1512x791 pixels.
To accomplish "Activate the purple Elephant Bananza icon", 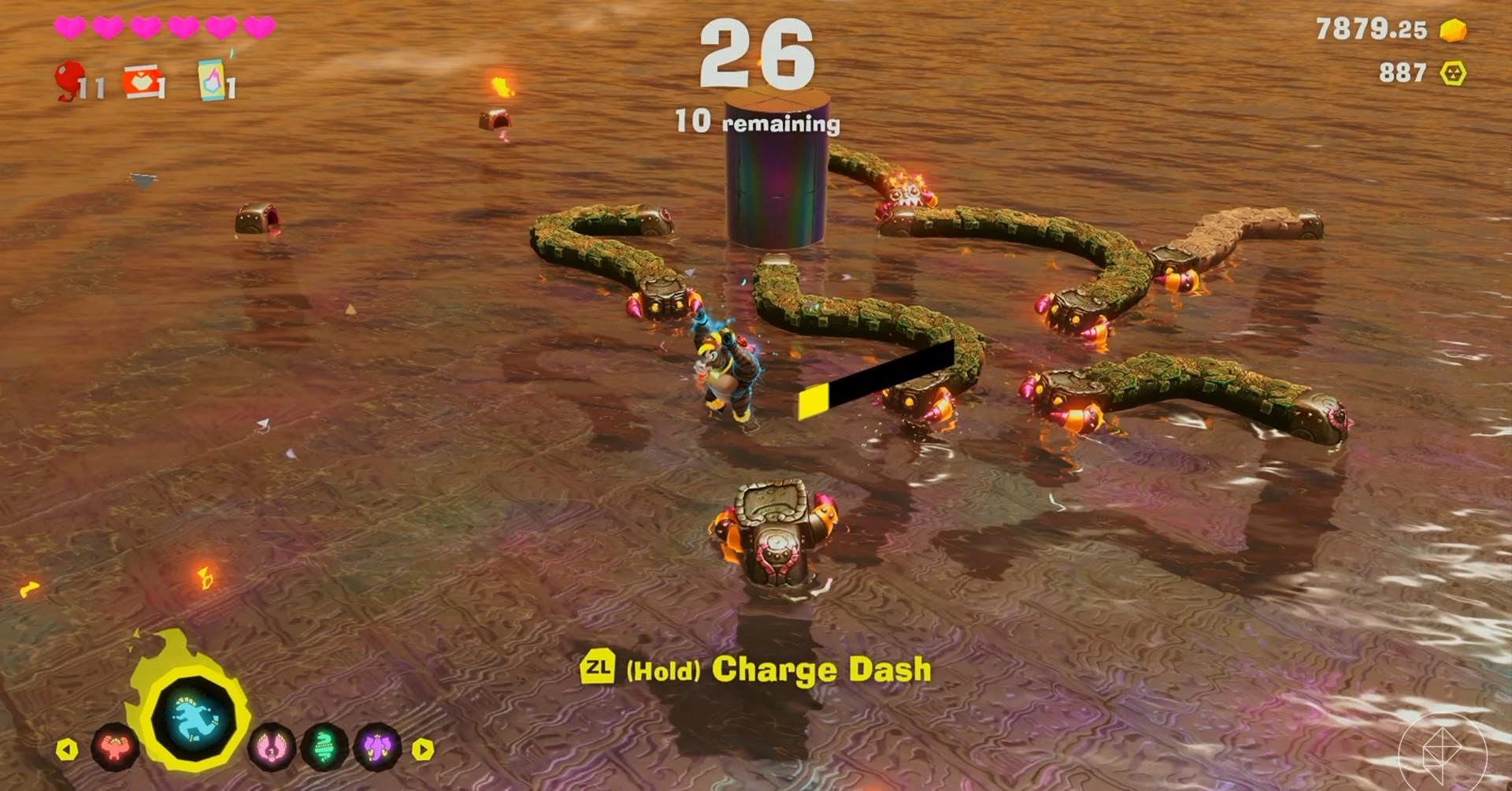I will click(376, 746).
